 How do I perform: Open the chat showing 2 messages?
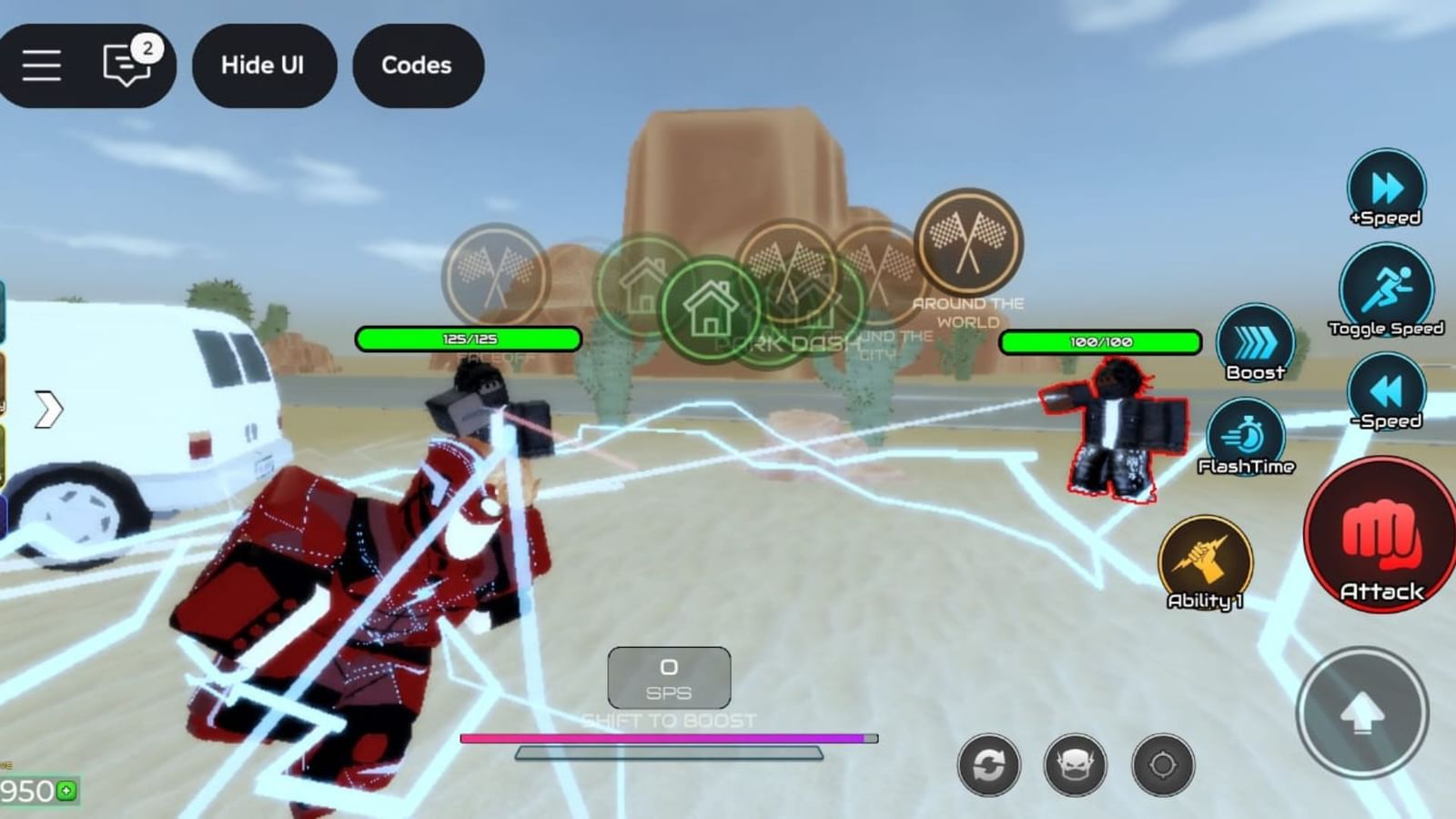[125, 62]
